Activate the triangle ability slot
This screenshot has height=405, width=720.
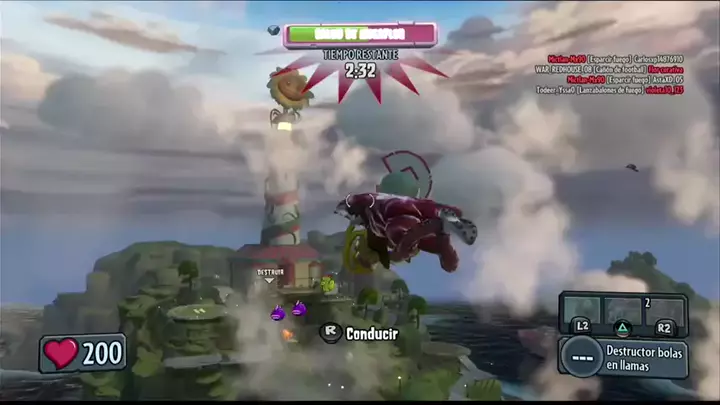tap(623, 314)
